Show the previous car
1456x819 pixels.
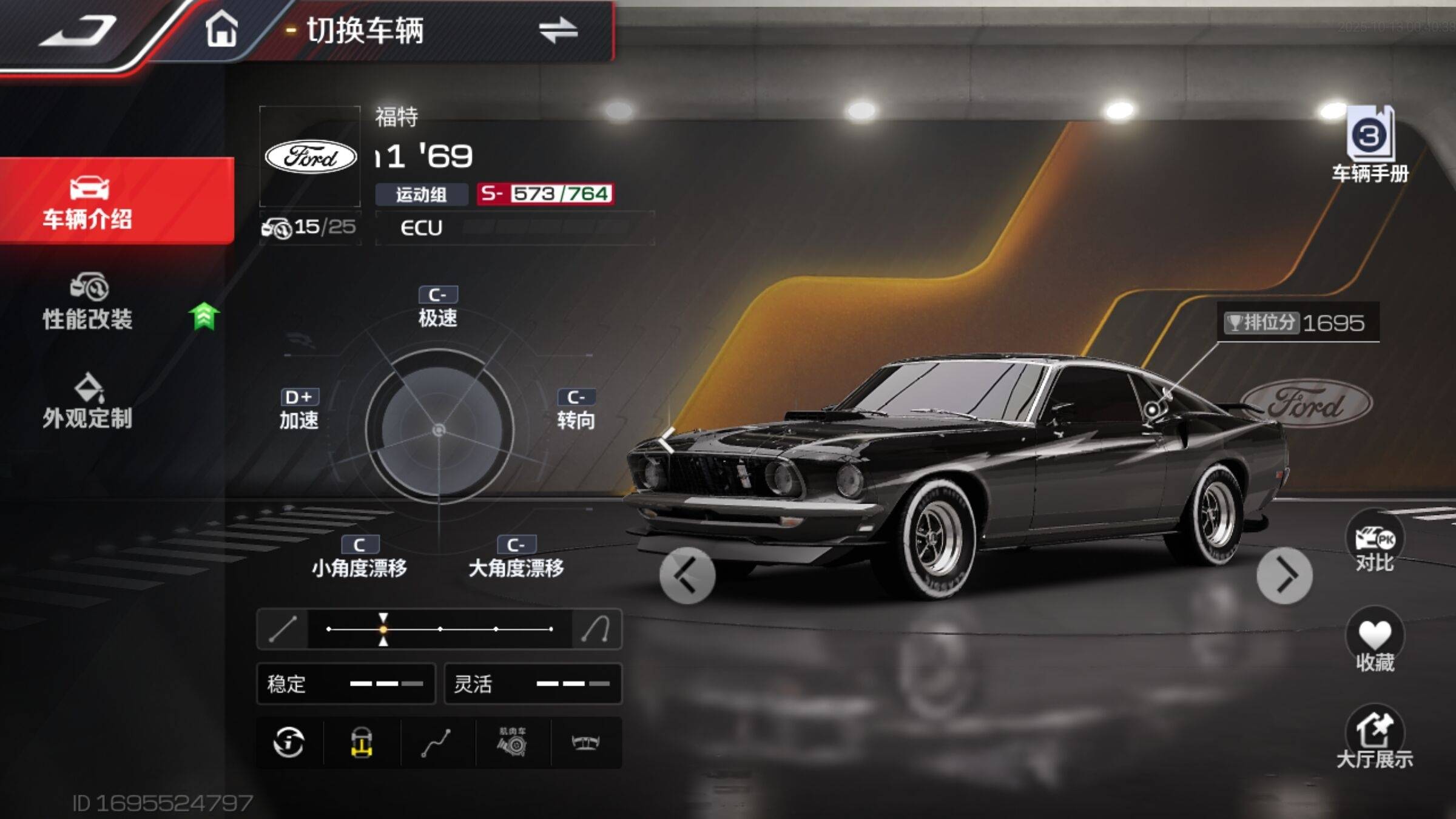[x=687, y=575]
